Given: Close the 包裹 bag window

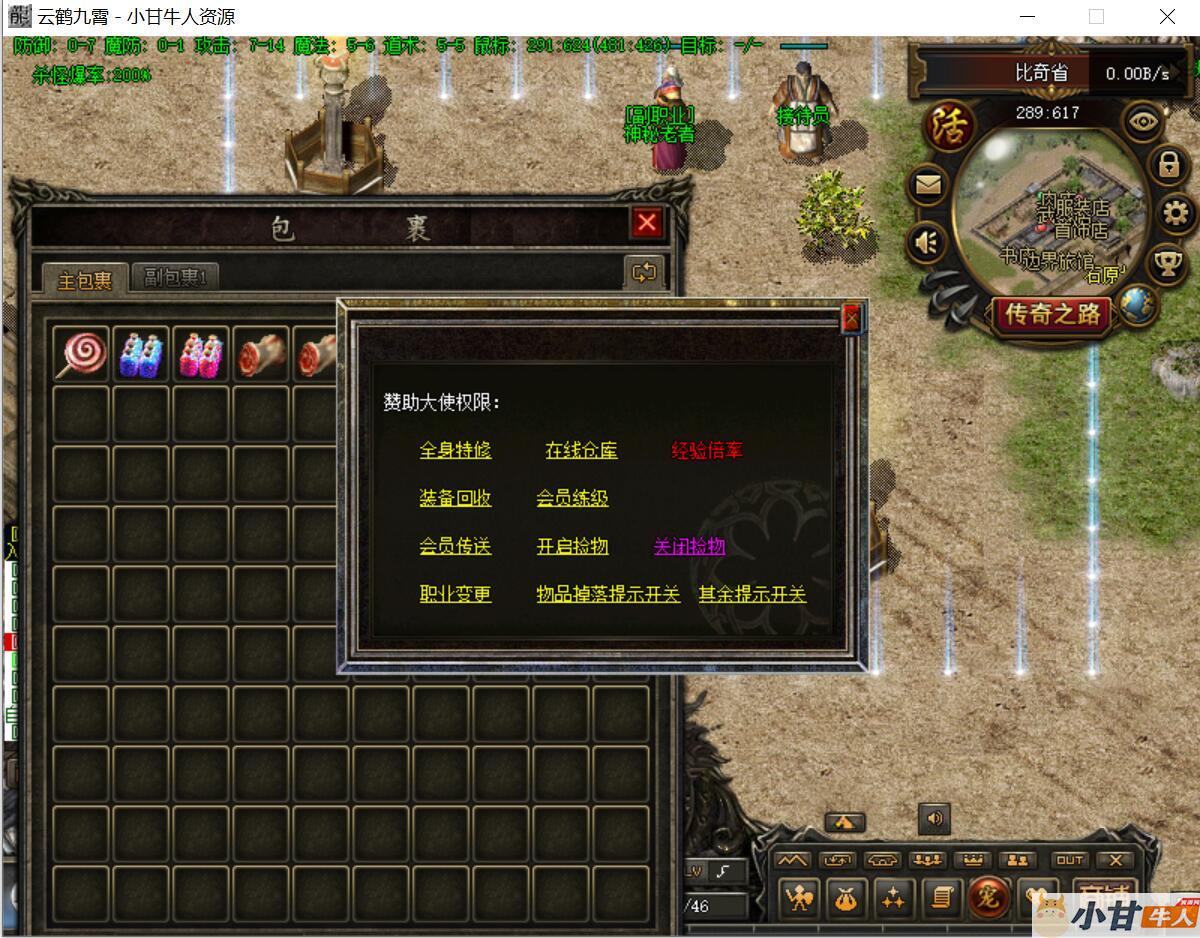Looking at the screenshot, I should pyautogui.click(x=647, y=222).
